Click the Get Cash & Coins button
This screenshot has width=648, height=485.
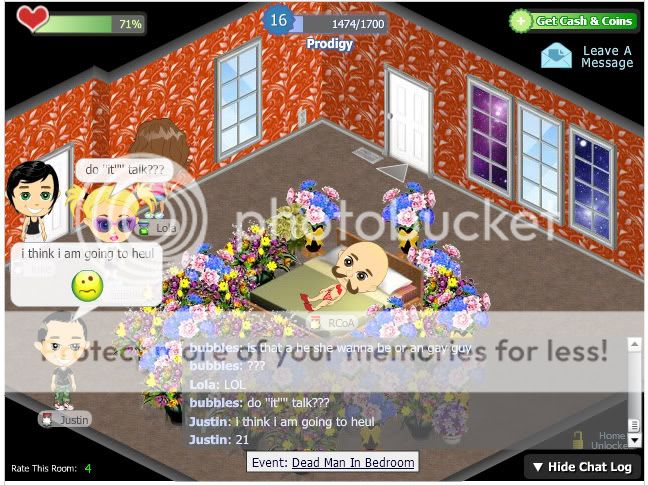[x=573, y=21]
